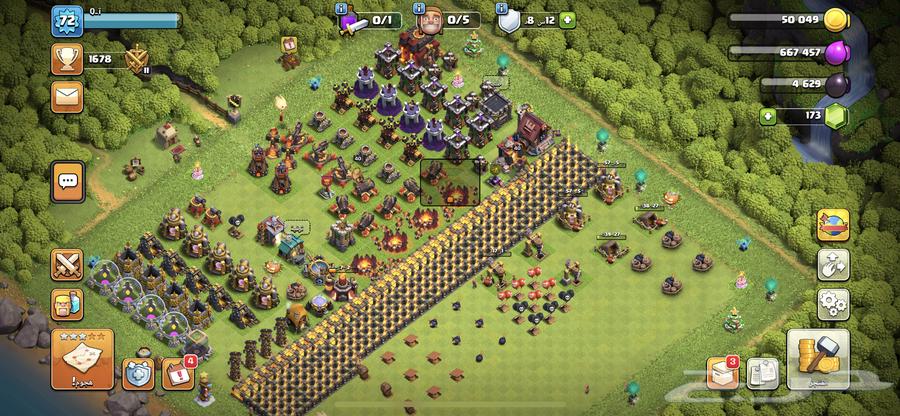Screen dimensions: 900x416
Task: Open the mail envelope inbox
Action: 67,97
